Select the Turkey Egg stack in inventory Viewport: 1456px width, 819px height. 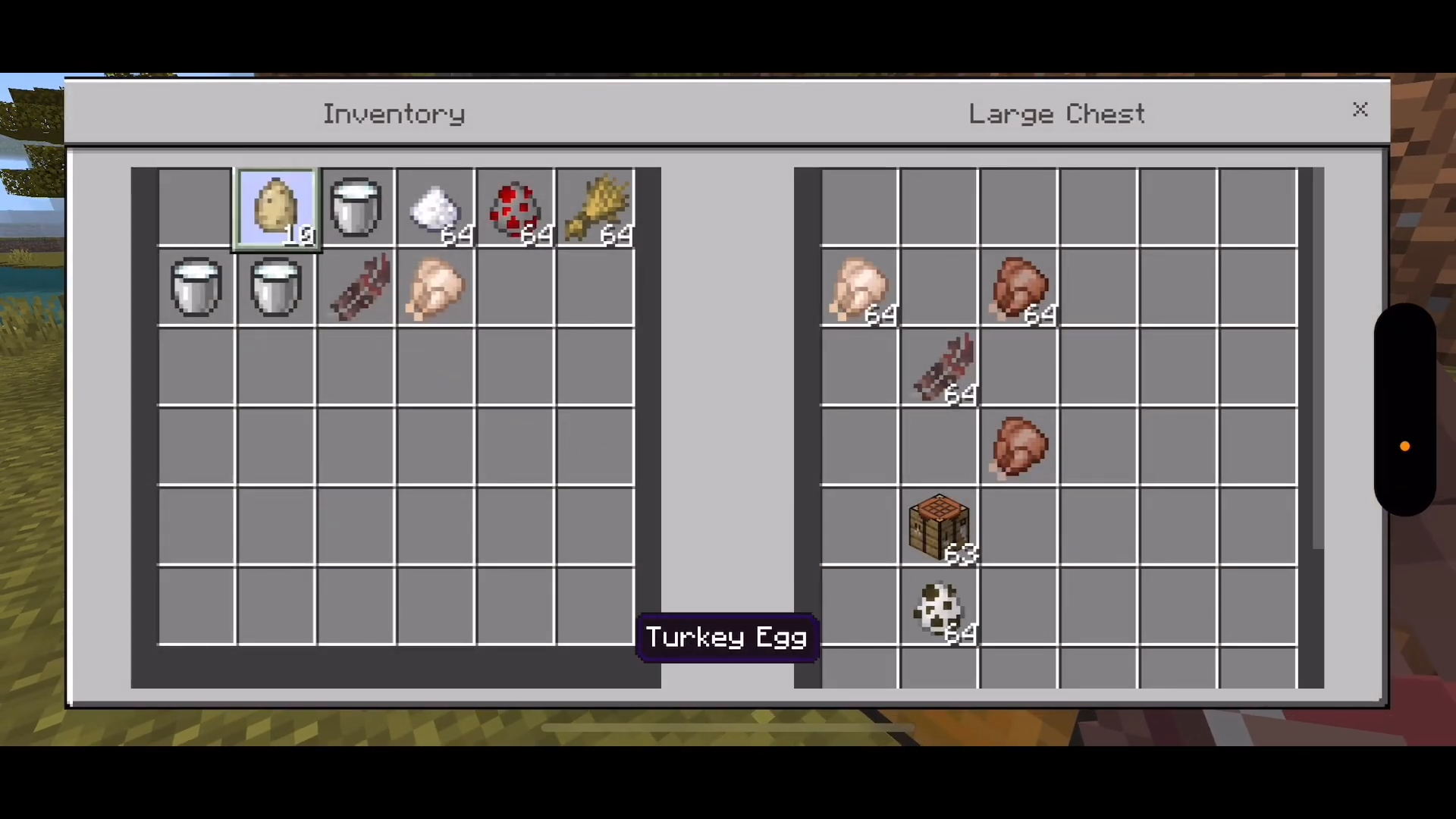(276, 208)
